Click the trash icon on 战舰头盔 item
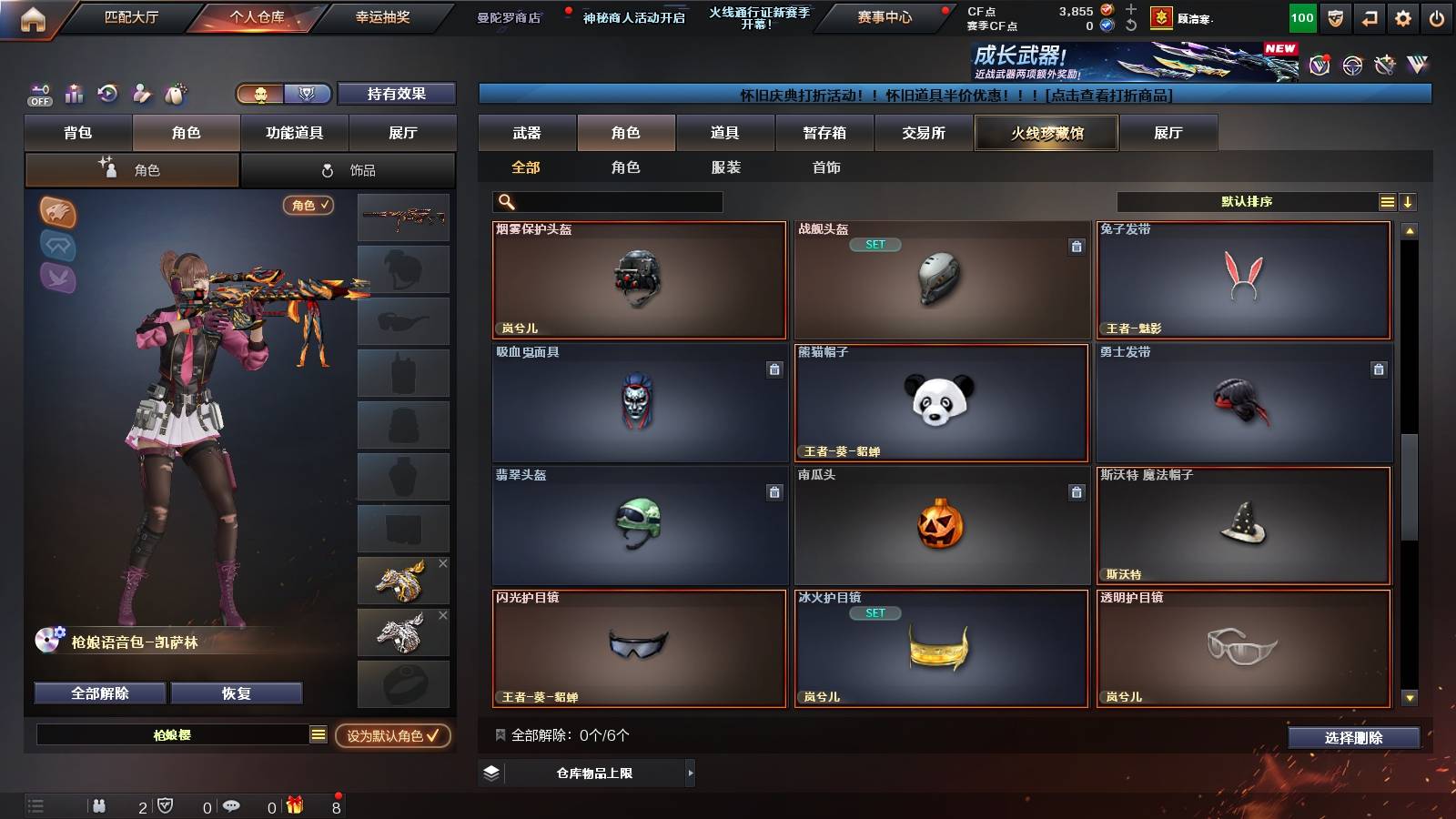This screenshot has width=1456, height=819. pos(1077,246)
